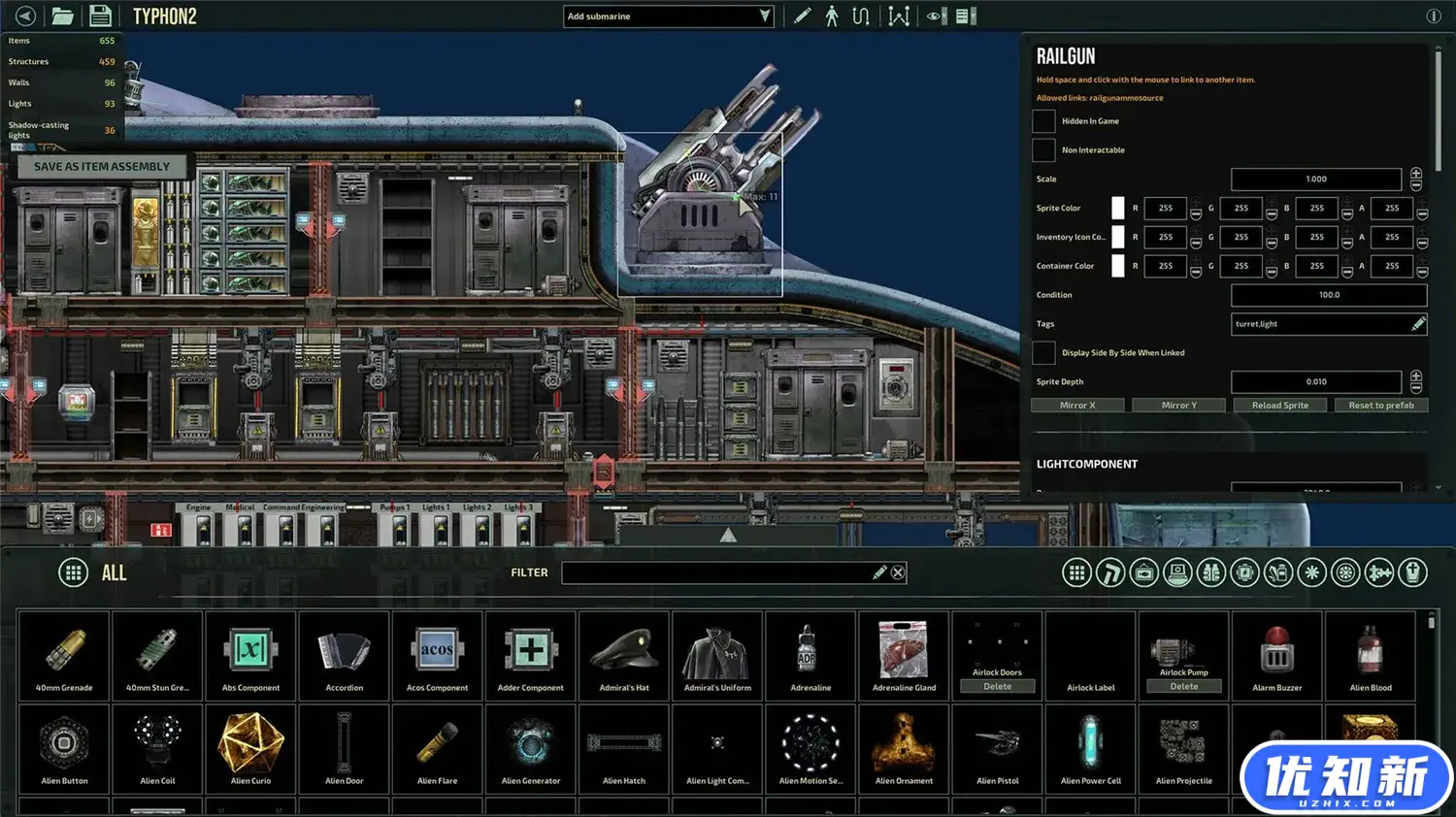
Task: Click the back arrow button
Action: pos(25,16)
